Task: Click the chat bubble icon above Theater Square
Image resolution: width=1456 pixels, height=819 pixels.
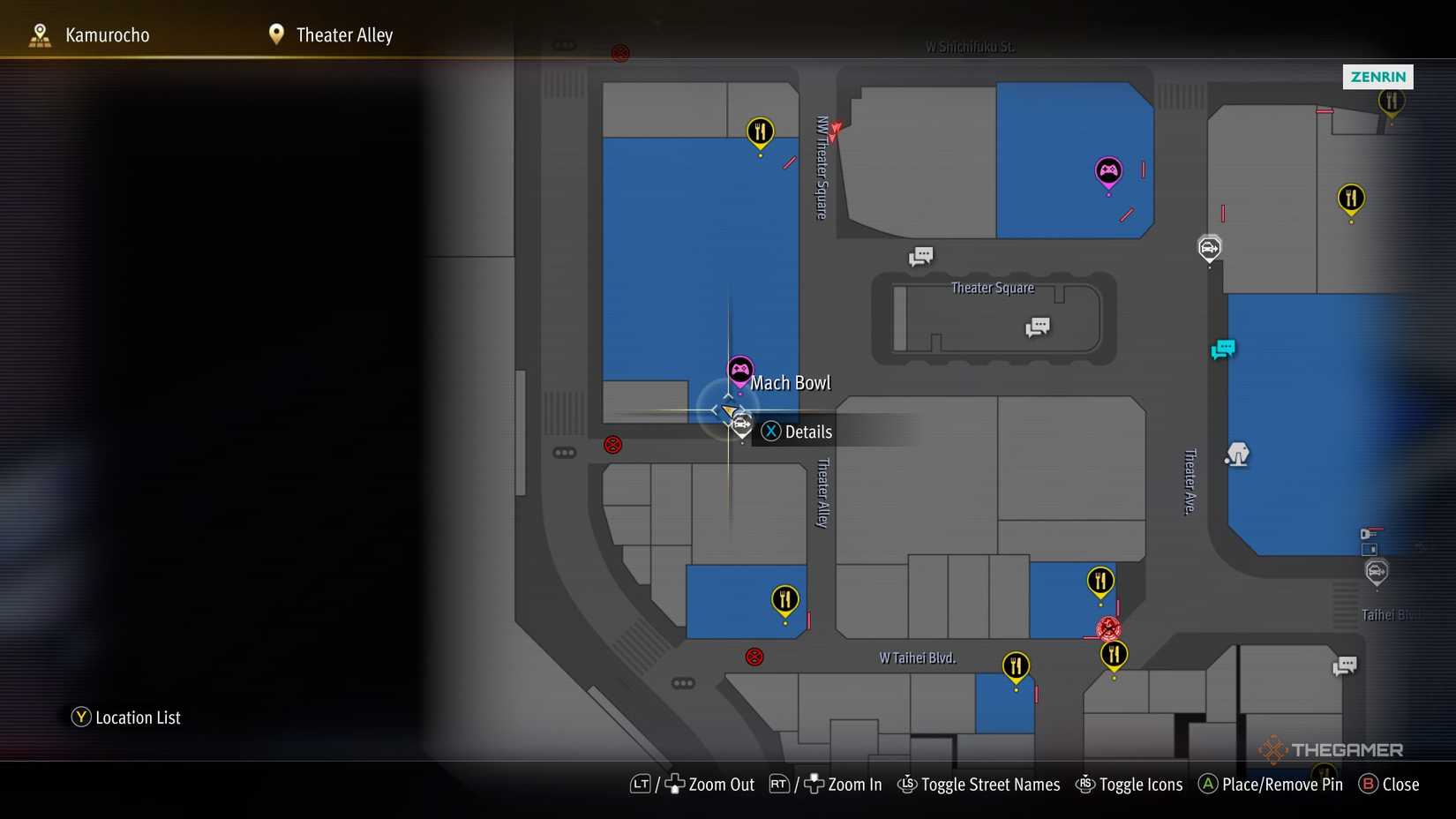Action: coord(920,255)
